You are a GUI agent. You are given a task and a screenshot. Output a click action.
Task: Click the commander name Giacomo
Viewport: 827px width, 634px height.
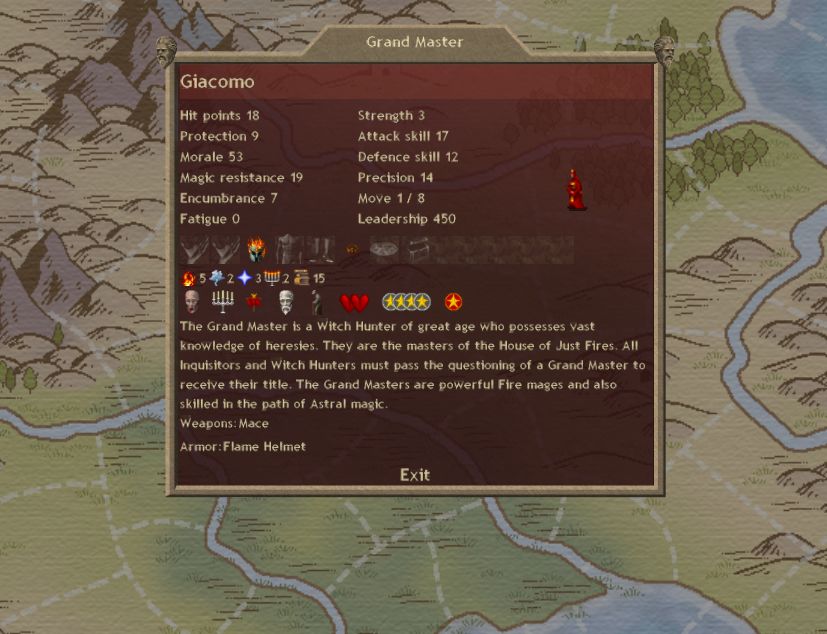217,81
